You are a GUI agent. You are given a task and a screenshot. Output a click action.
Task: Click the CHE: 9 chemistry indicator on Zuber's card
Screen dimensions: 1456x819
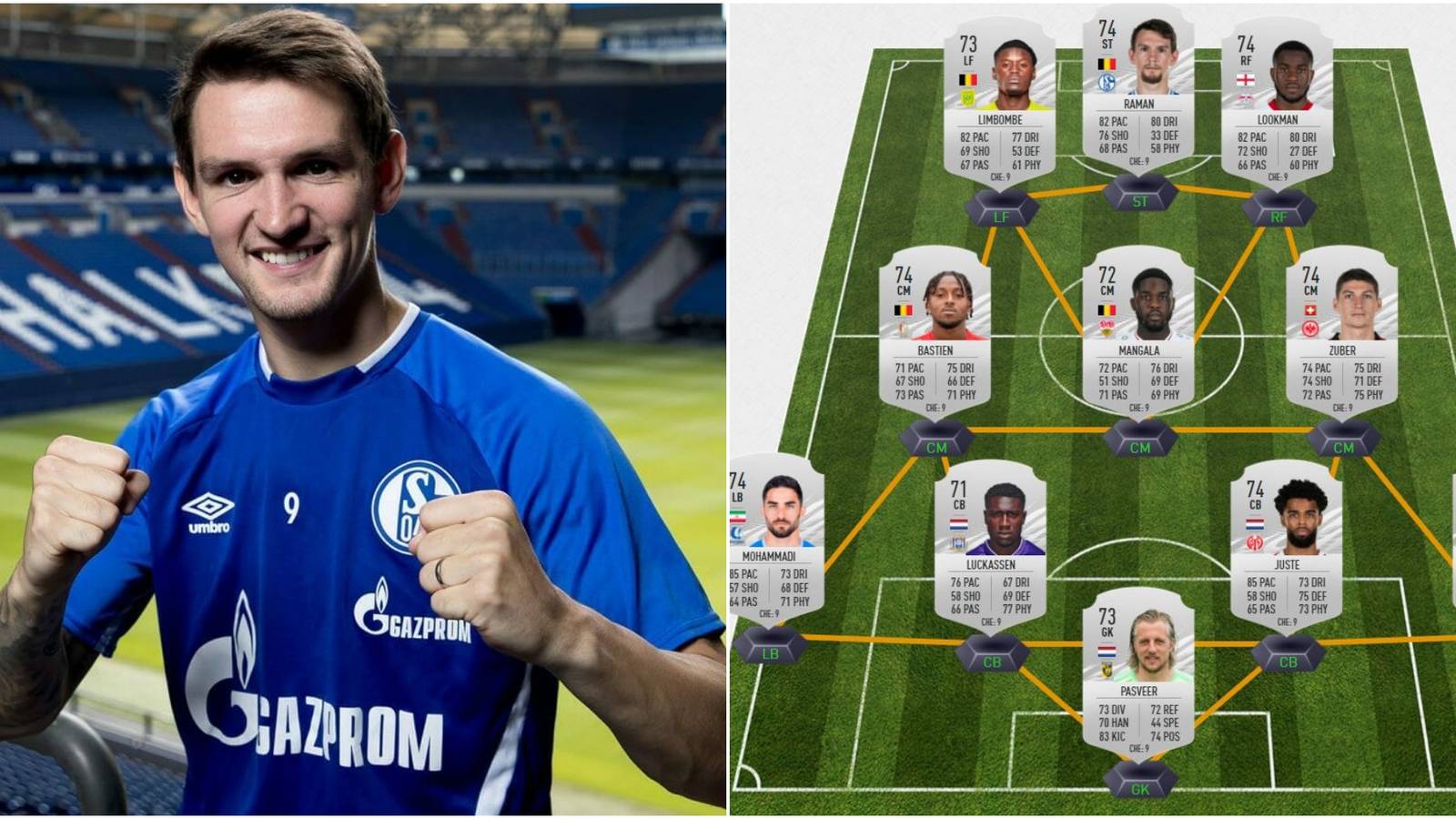[1342, 408]
